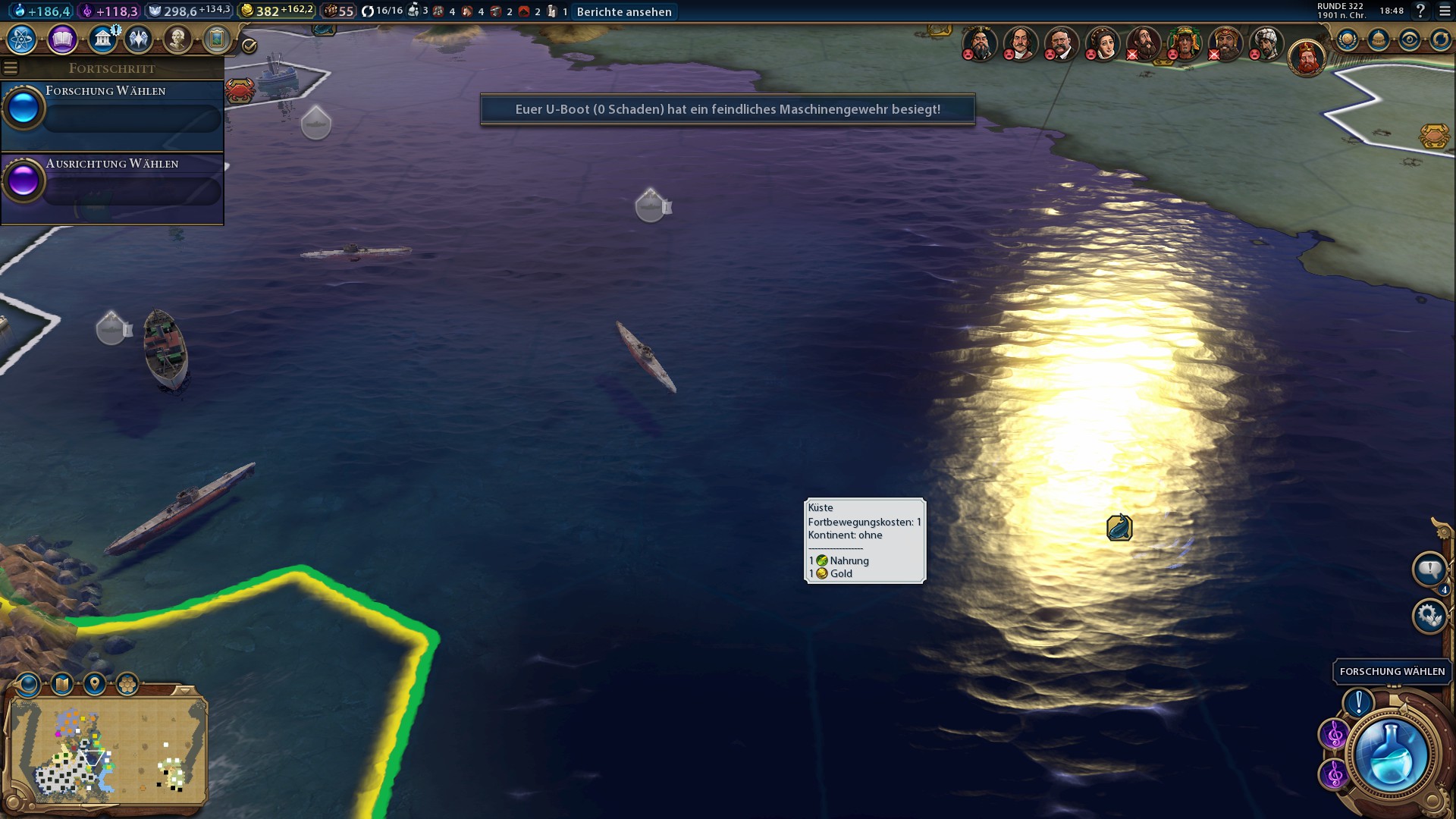Select the white-turbaned leader portrait

(x=1265, y=43)
